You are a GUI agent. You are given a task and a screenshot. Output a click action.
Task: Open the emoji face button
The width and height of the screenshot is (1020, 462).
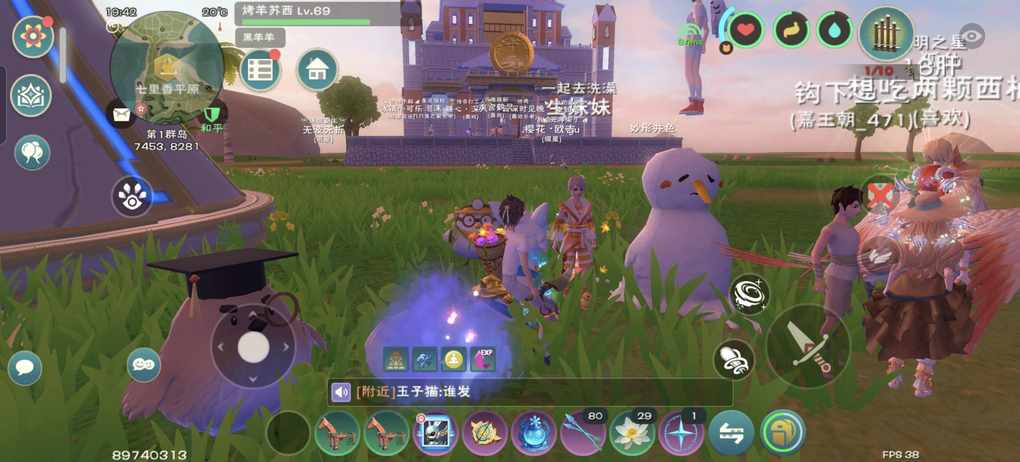click(x=144, y=364)
